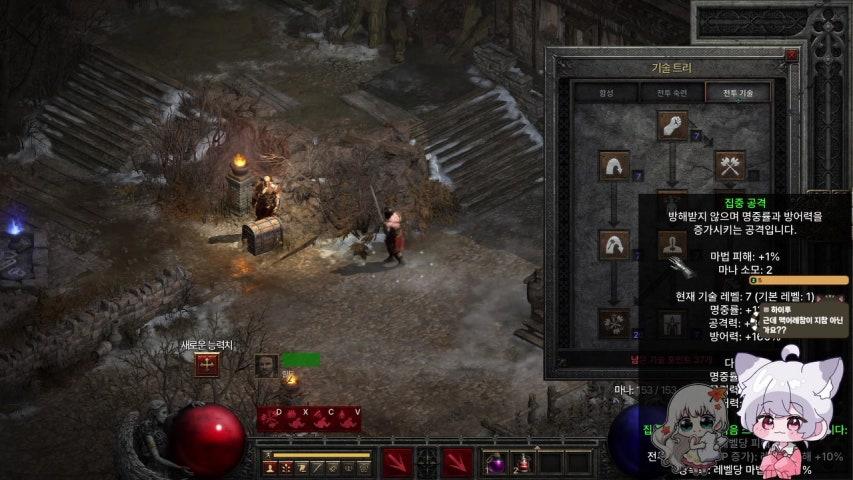Use the red healing potion in the belt

point(523,462)
